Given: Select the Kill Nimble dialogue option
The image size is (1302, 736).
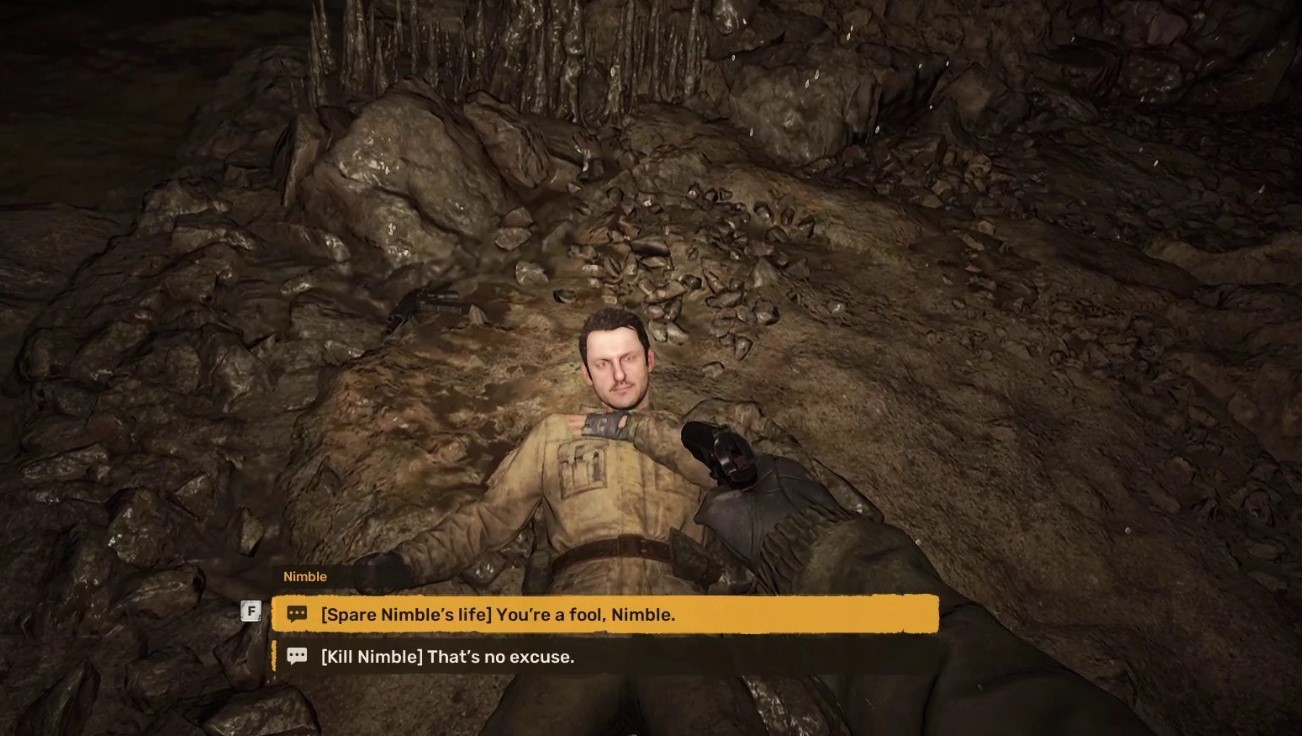Looking at the screenshot, I should point(447,657).
